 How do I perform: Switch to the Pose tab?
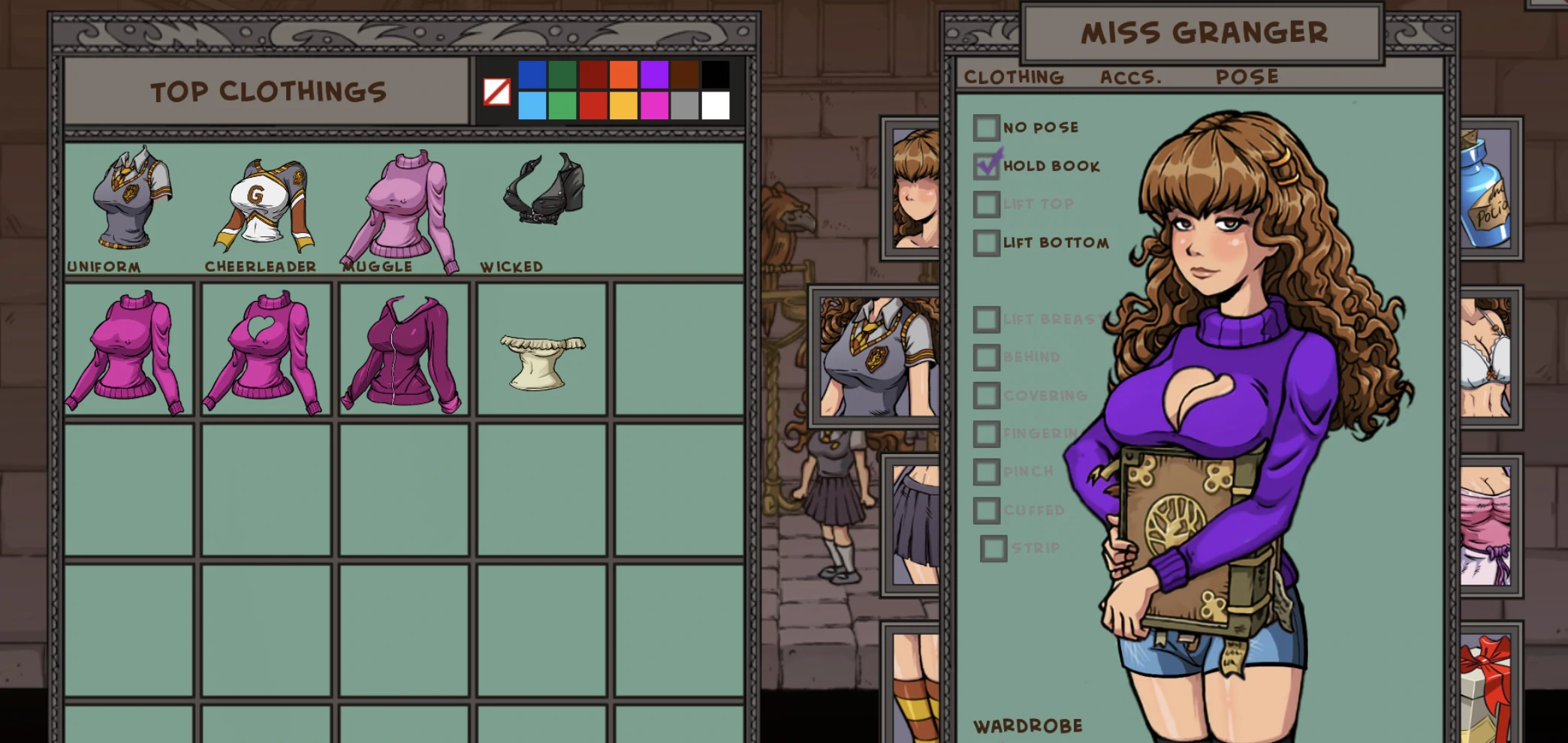pyautogui.click(x=1247, y=77)
